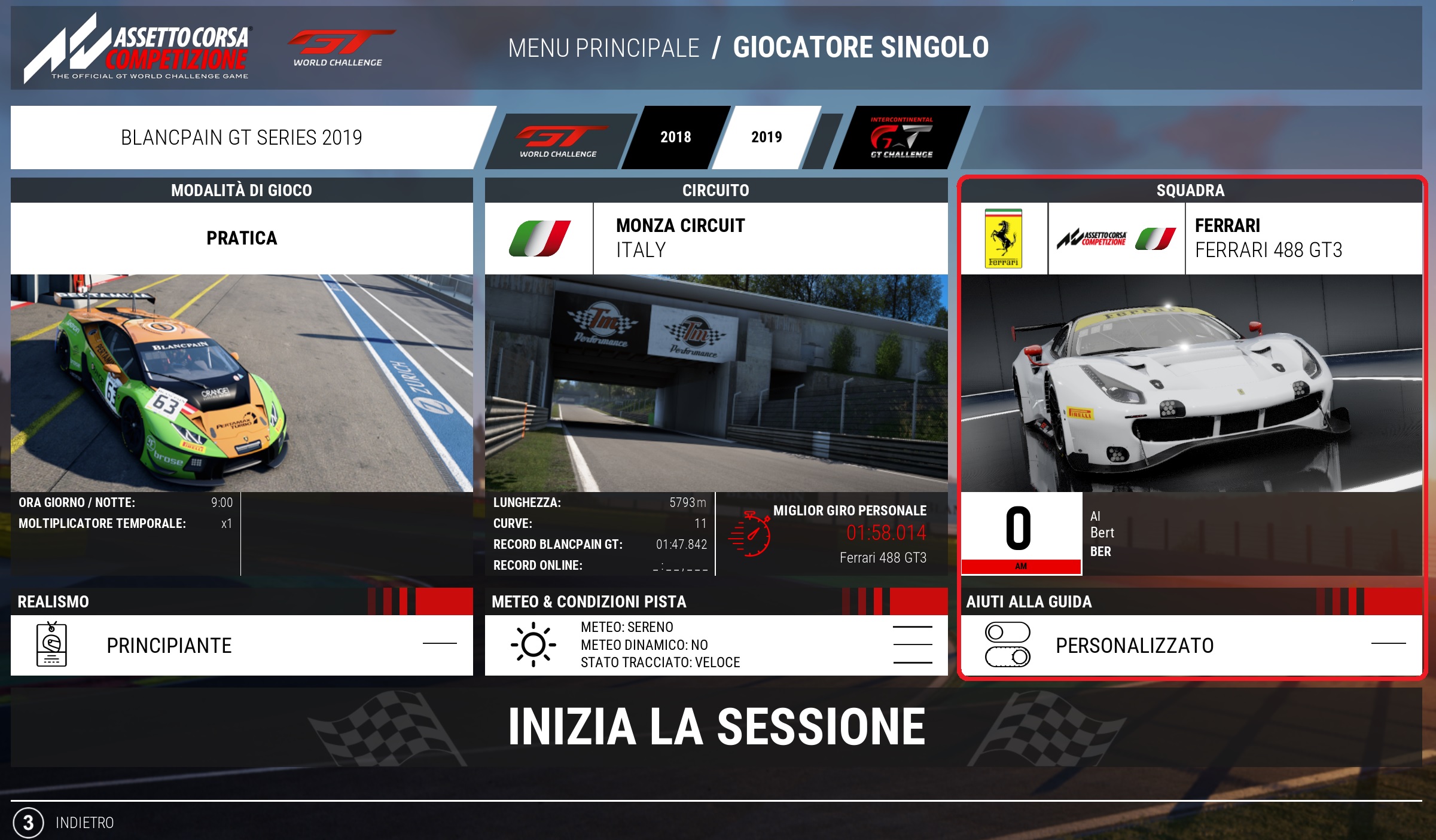Switch to the 2019 season tab
The height and width of the screenshot is (840, 1436).
pos(766,138)
